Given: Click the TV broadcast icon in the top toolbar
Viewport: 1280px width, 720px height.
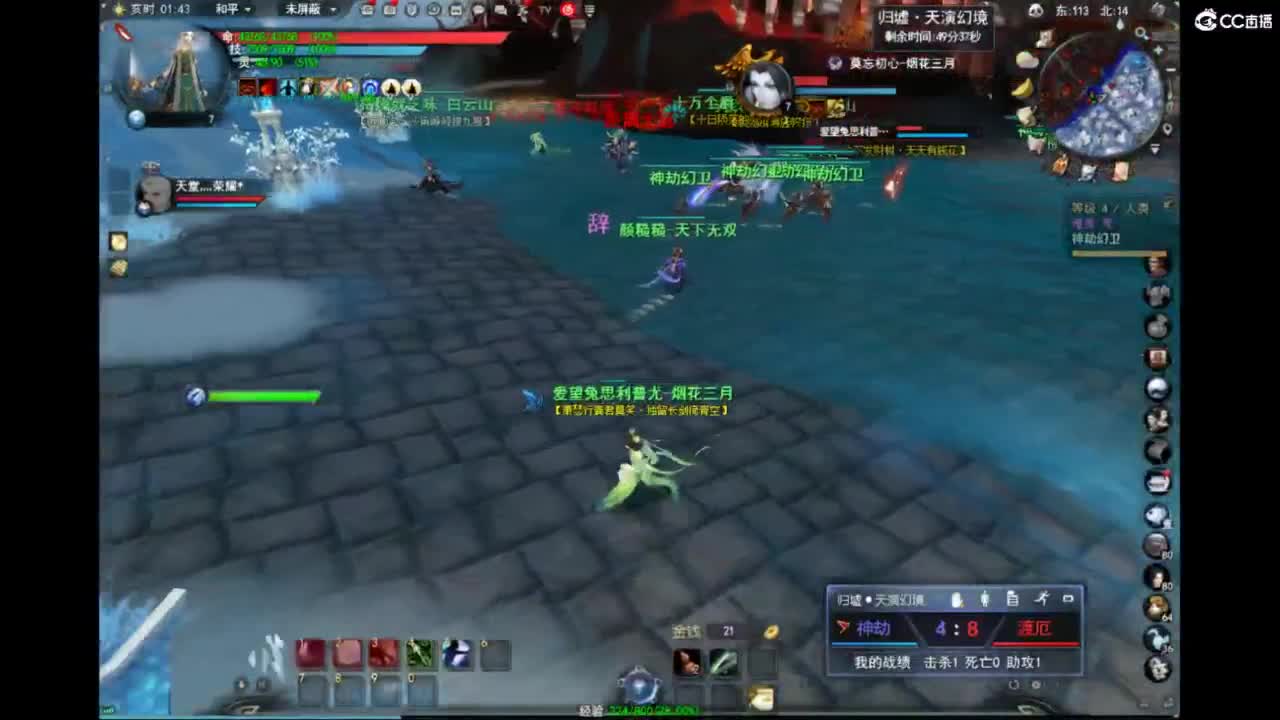Looking at the screenshot, I should click(x=544, y=10).
